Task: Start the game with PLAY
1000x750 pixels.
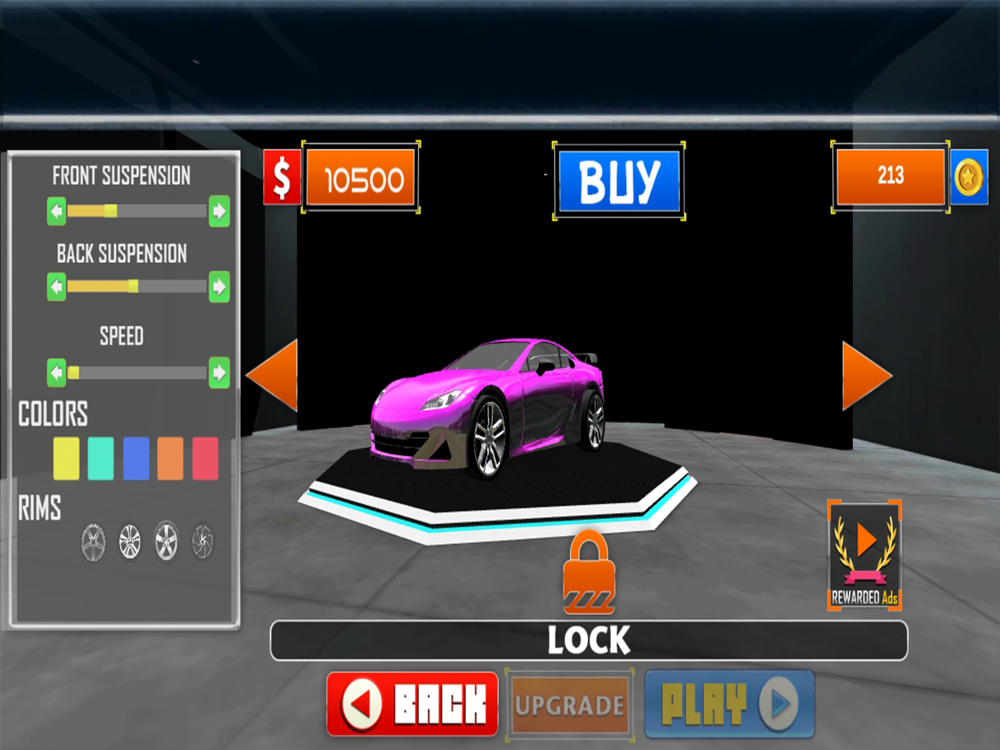Action: click(x=729, y=704)
